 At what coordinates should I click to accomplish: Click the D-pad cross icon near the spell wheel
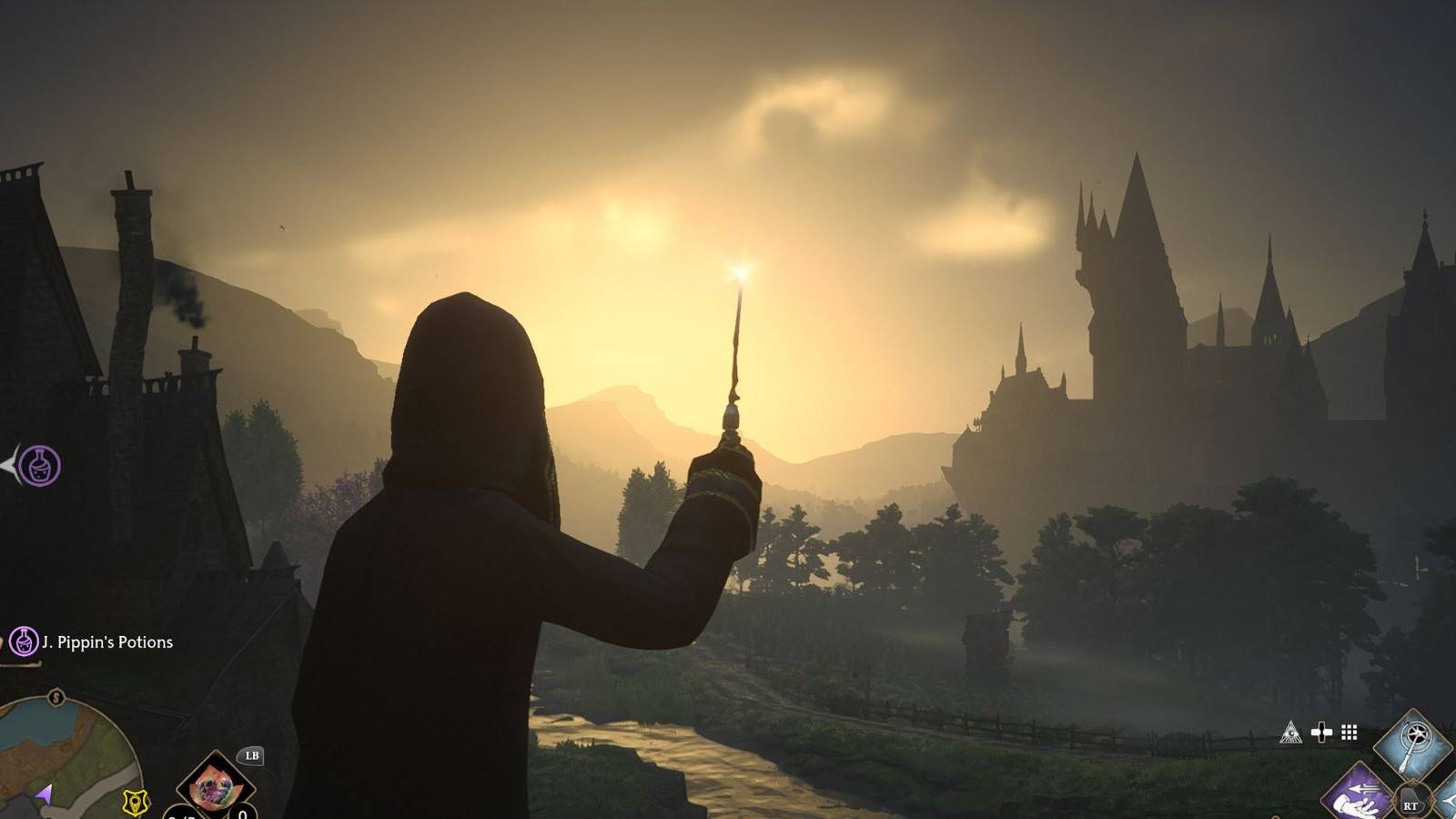1321,733
